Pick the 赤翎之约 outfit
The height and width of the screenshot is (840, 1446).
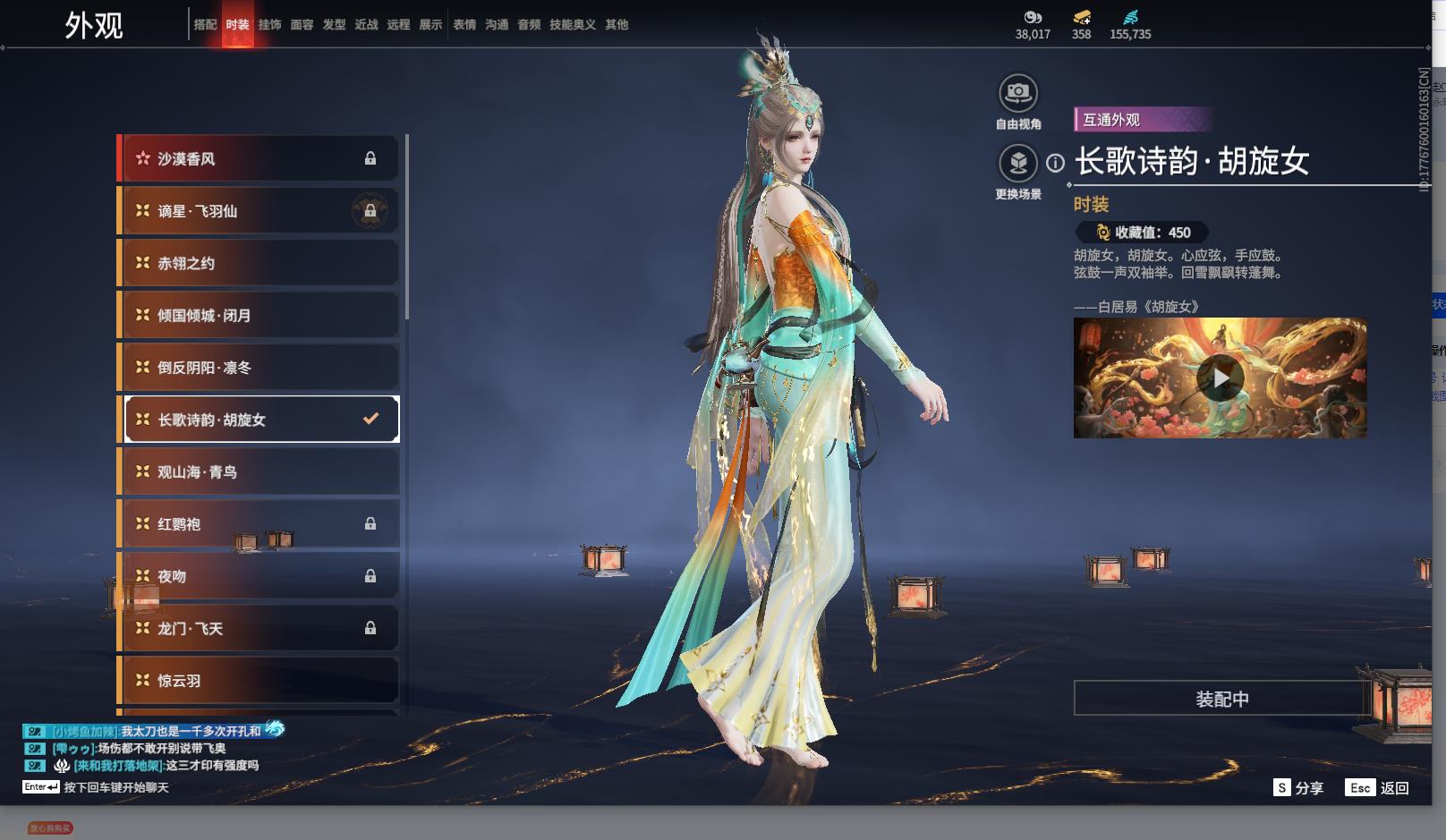click(259, 263)
